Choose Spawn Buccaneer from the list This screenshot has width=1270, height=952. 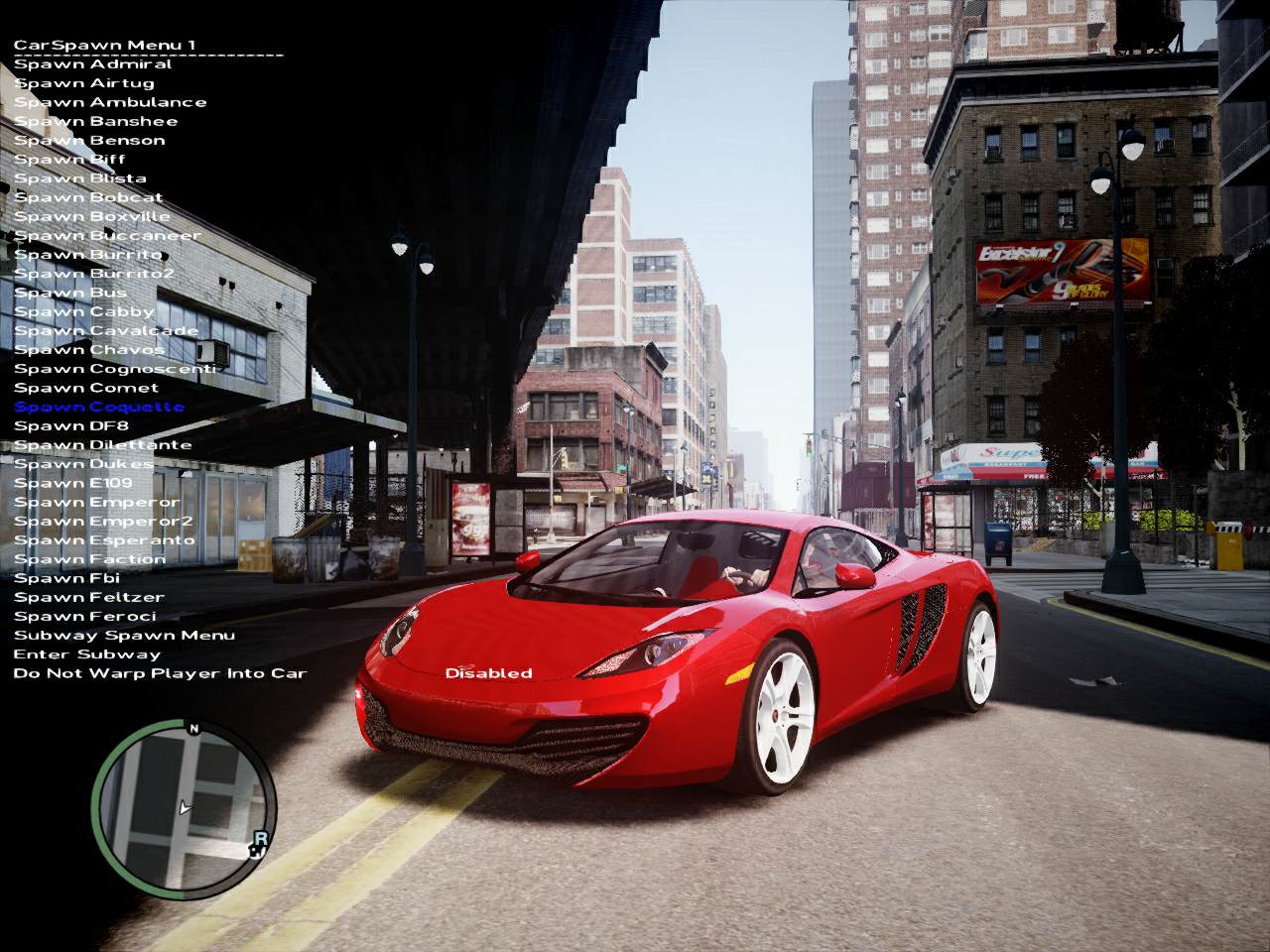(x=107, y=236)
